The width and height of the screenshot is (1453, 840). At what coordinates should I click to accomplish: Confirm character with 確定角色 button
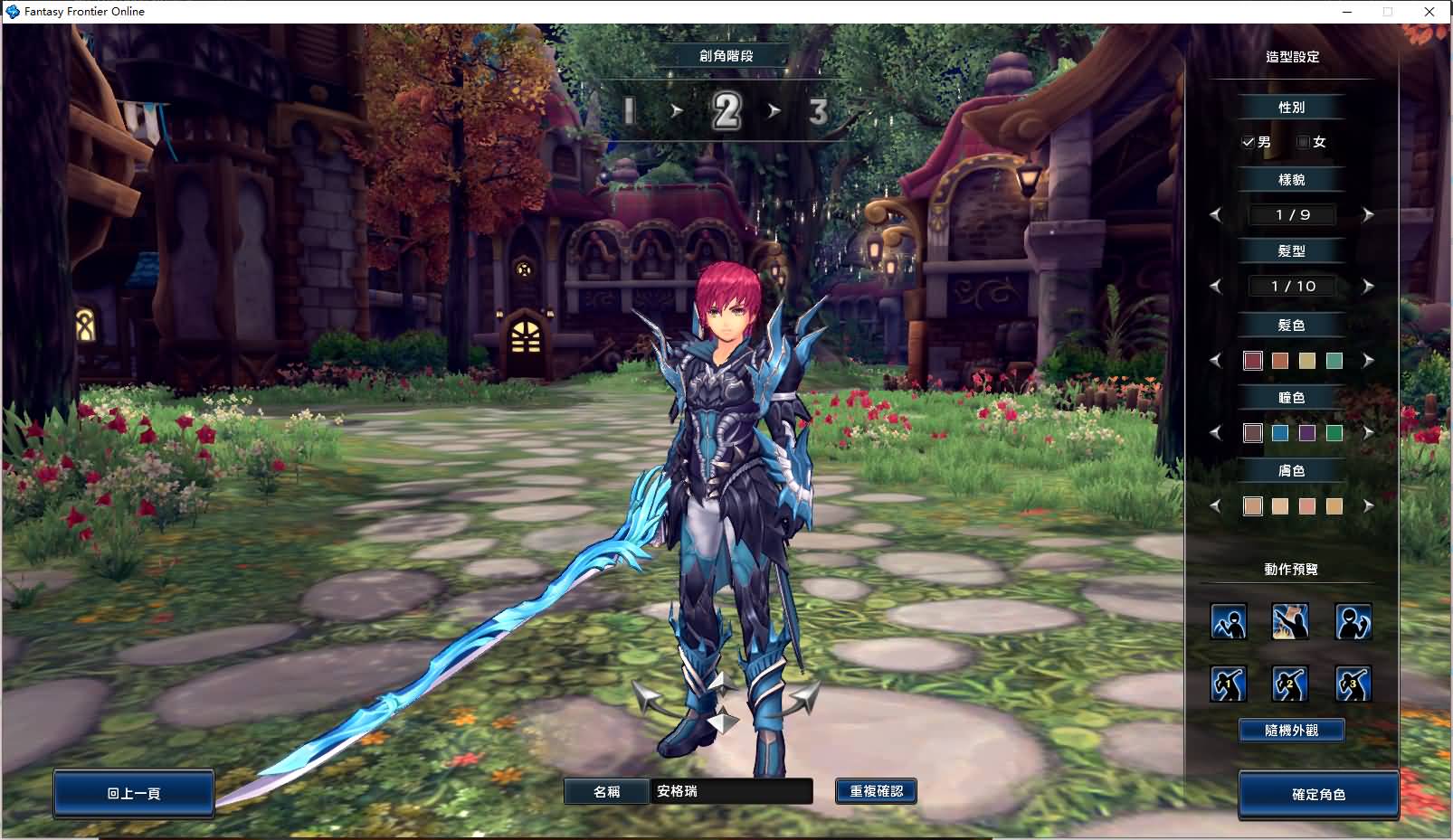(x=1318, y=794)
